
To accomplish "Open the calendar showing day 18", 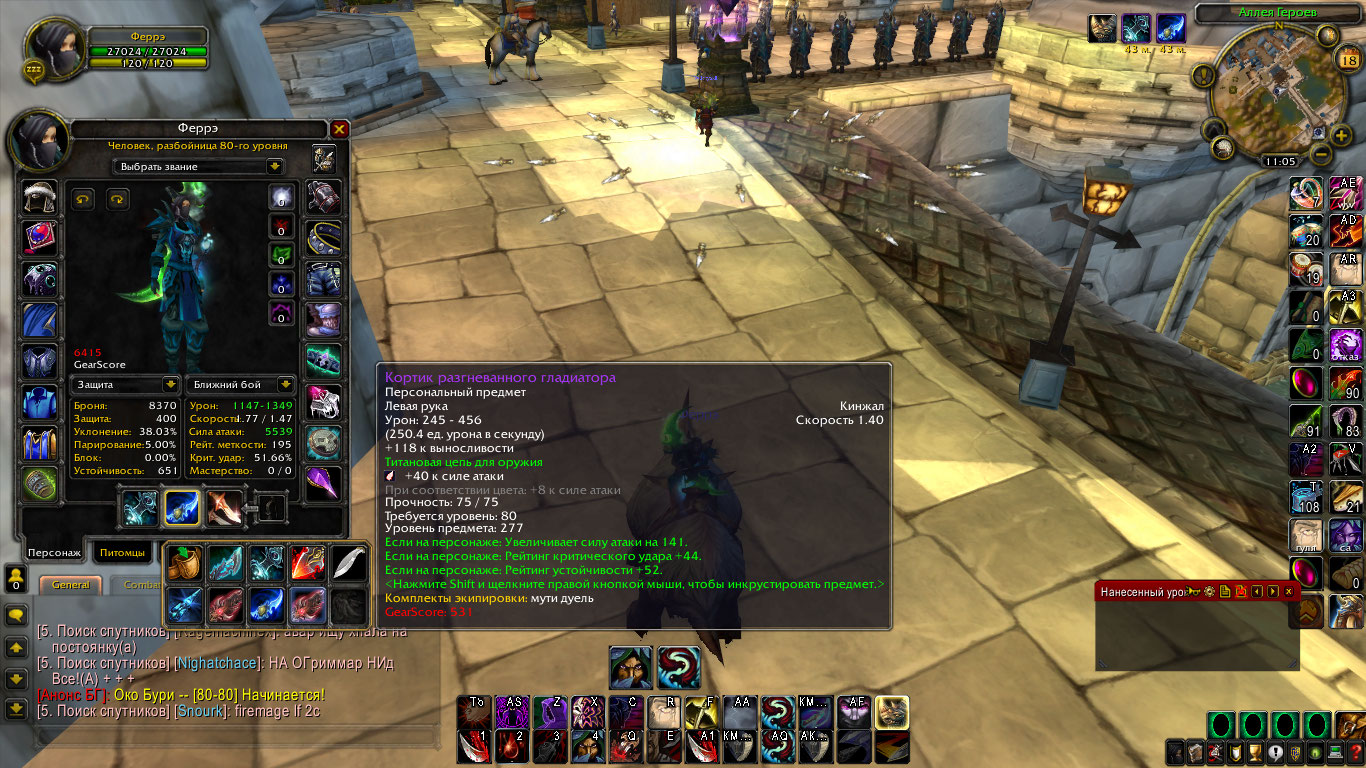I will 1346,60.
